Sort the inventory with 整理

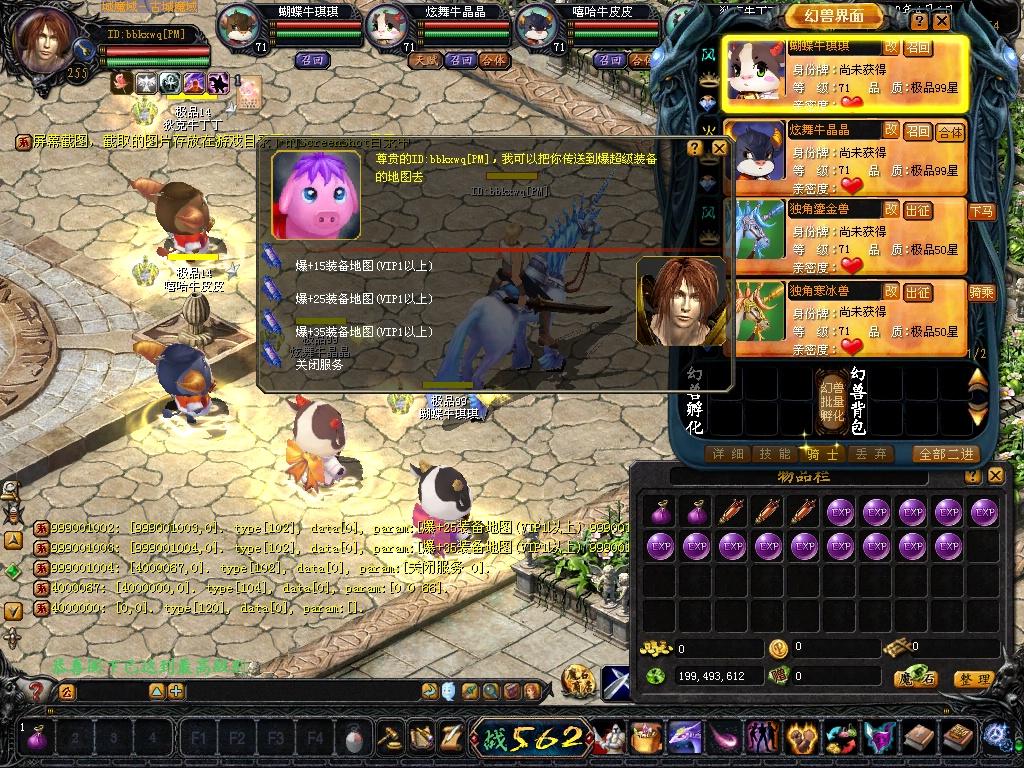click(x=973, y=680)
